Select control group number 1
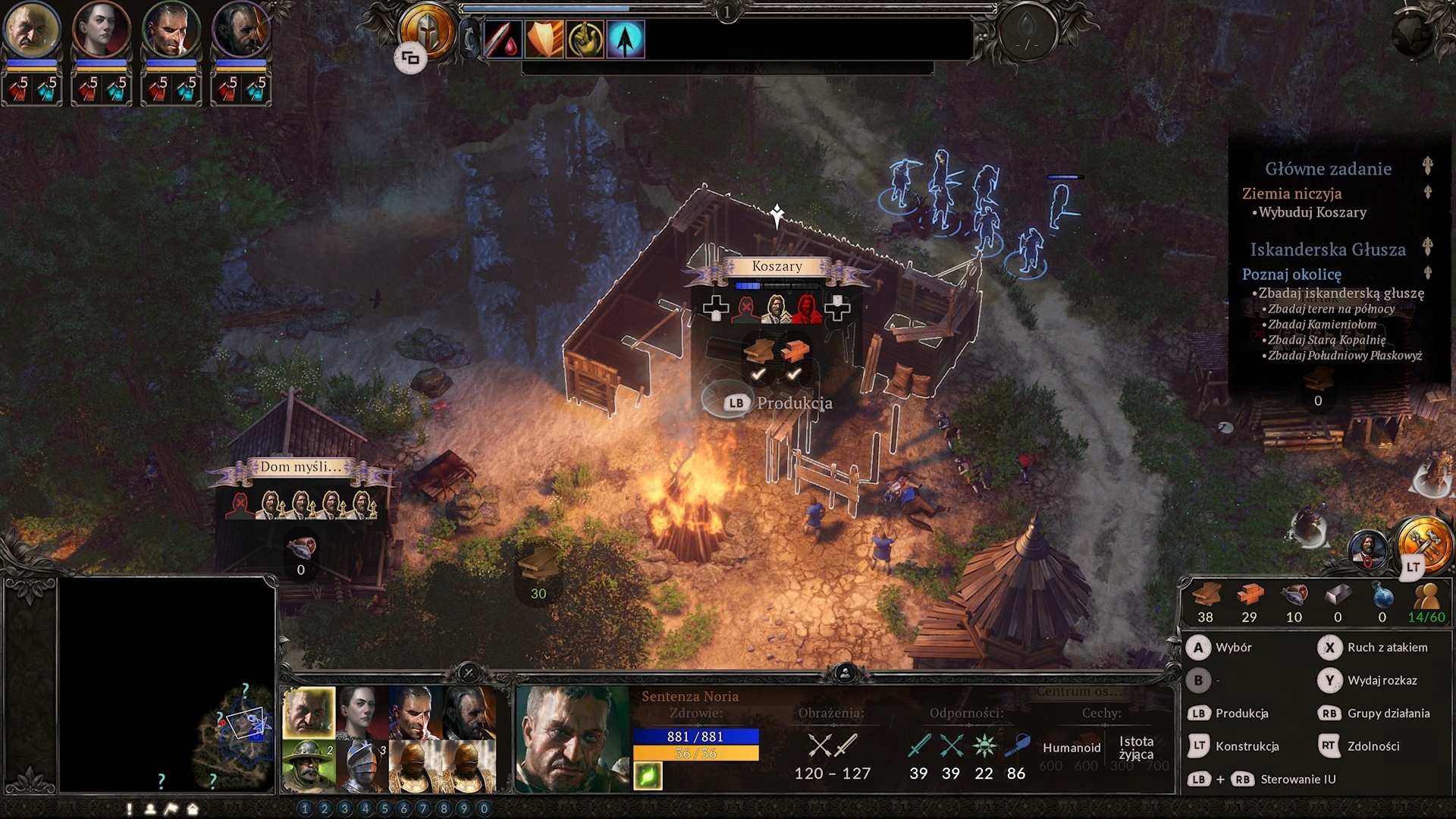The image size is (1456, 819). pyautogui.click(x=305, y=808)
